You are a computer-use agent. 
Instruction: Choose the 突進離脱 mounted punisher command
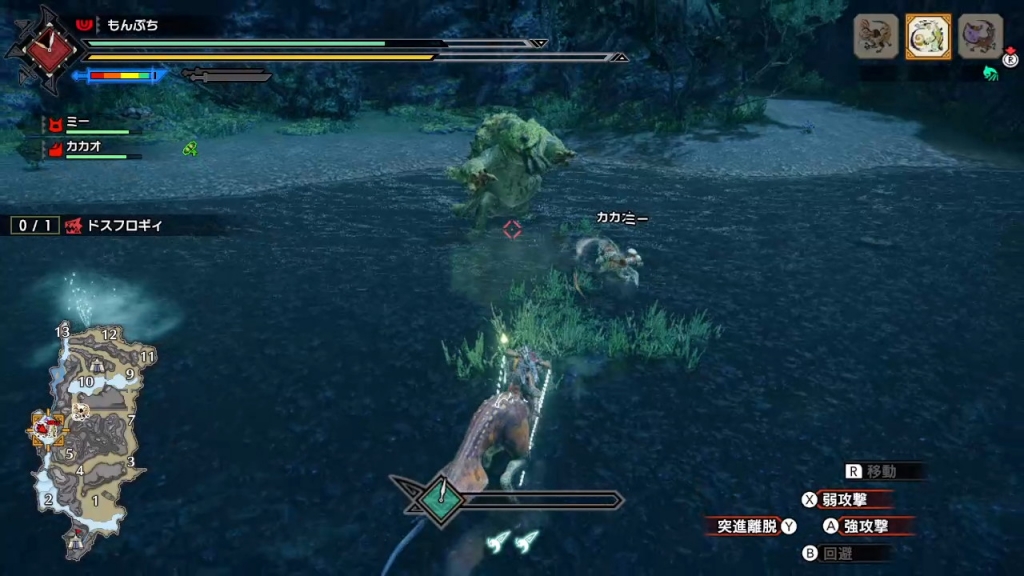coord(750,526)
